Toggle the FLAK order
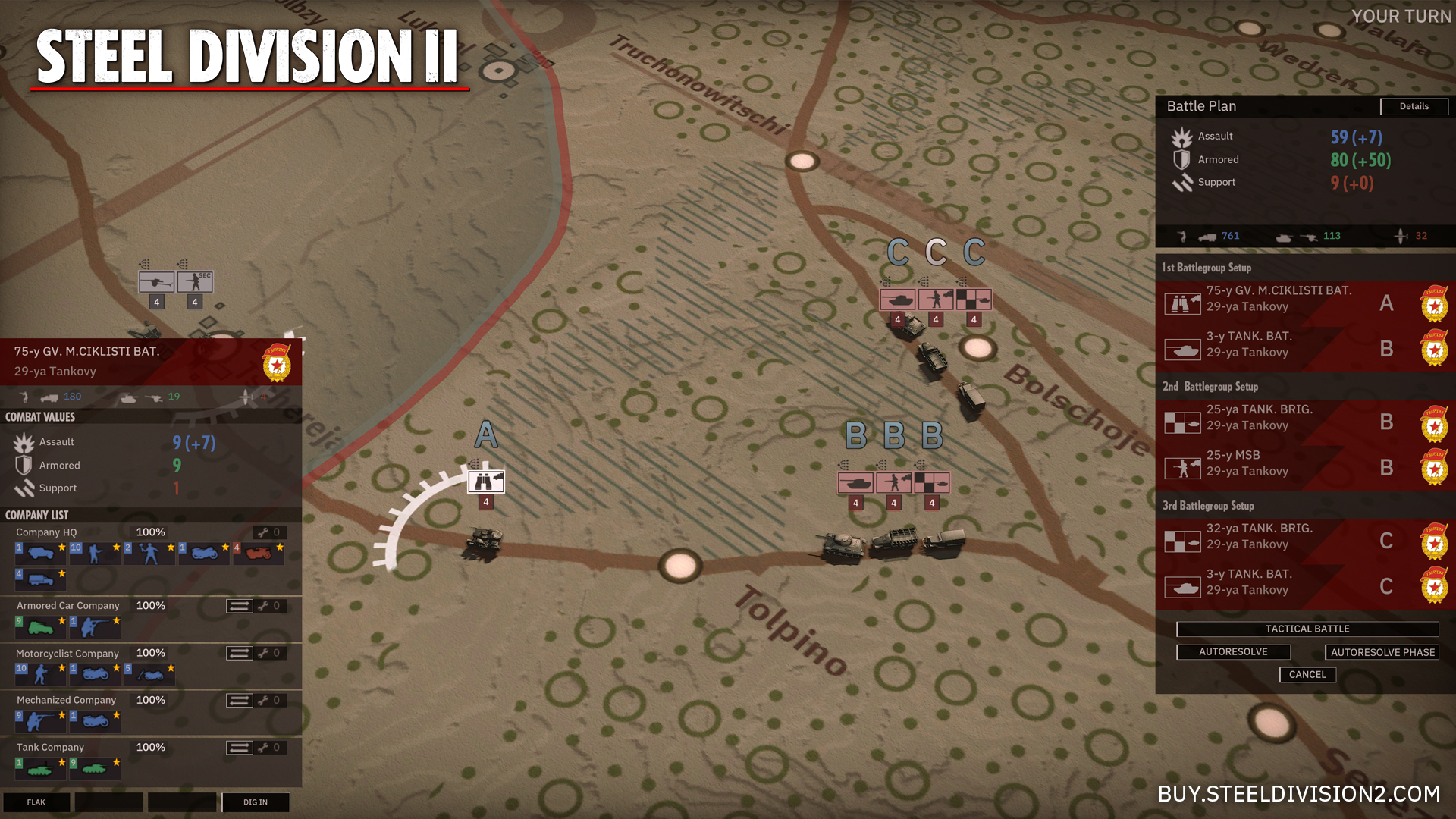Viewport: 1456px width, 819px height. (x=36, y=802)
